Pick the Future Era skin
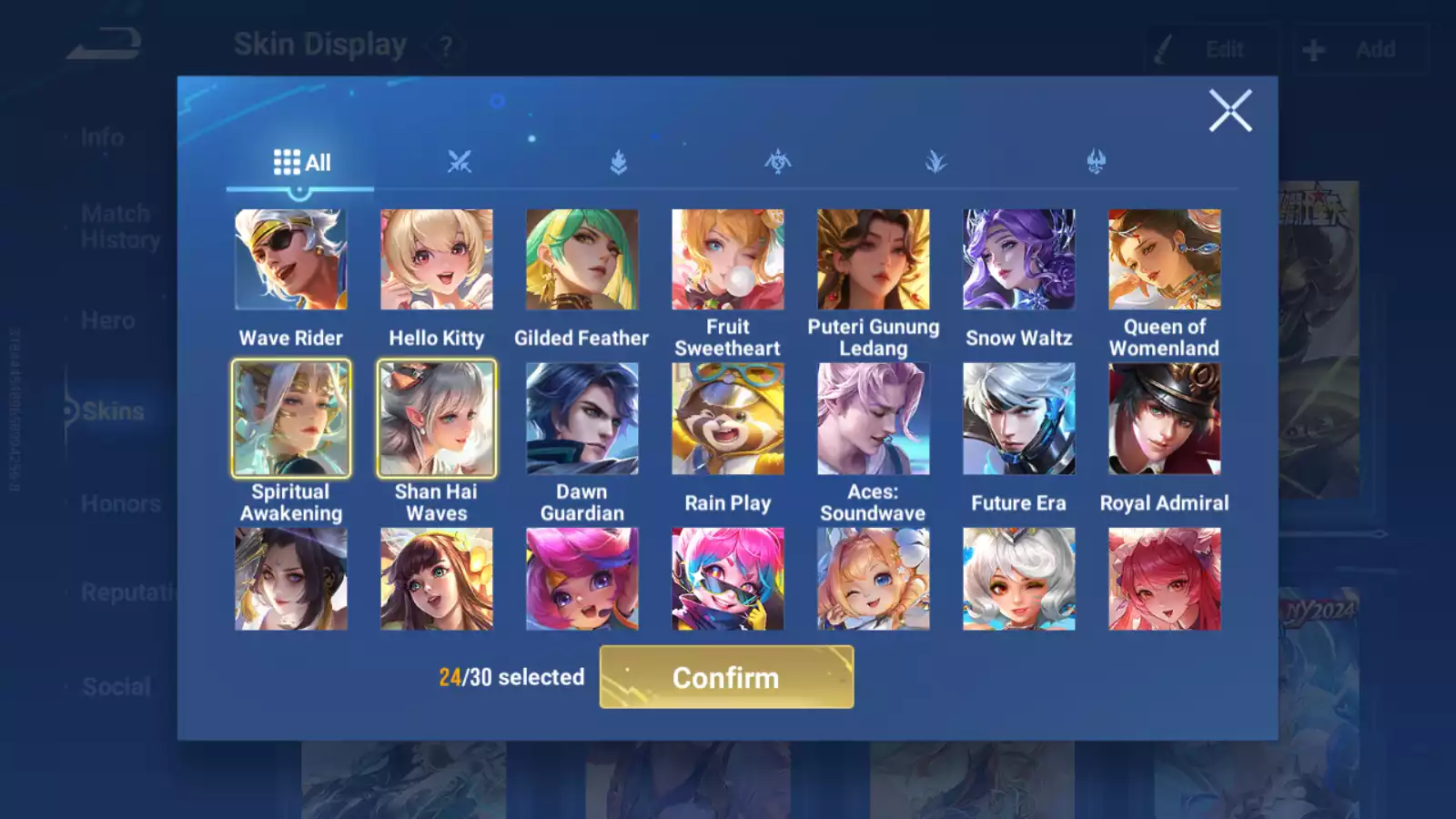Image resolution: width=1456 pixels, height=819 pixels. (x=1019, y=419)
